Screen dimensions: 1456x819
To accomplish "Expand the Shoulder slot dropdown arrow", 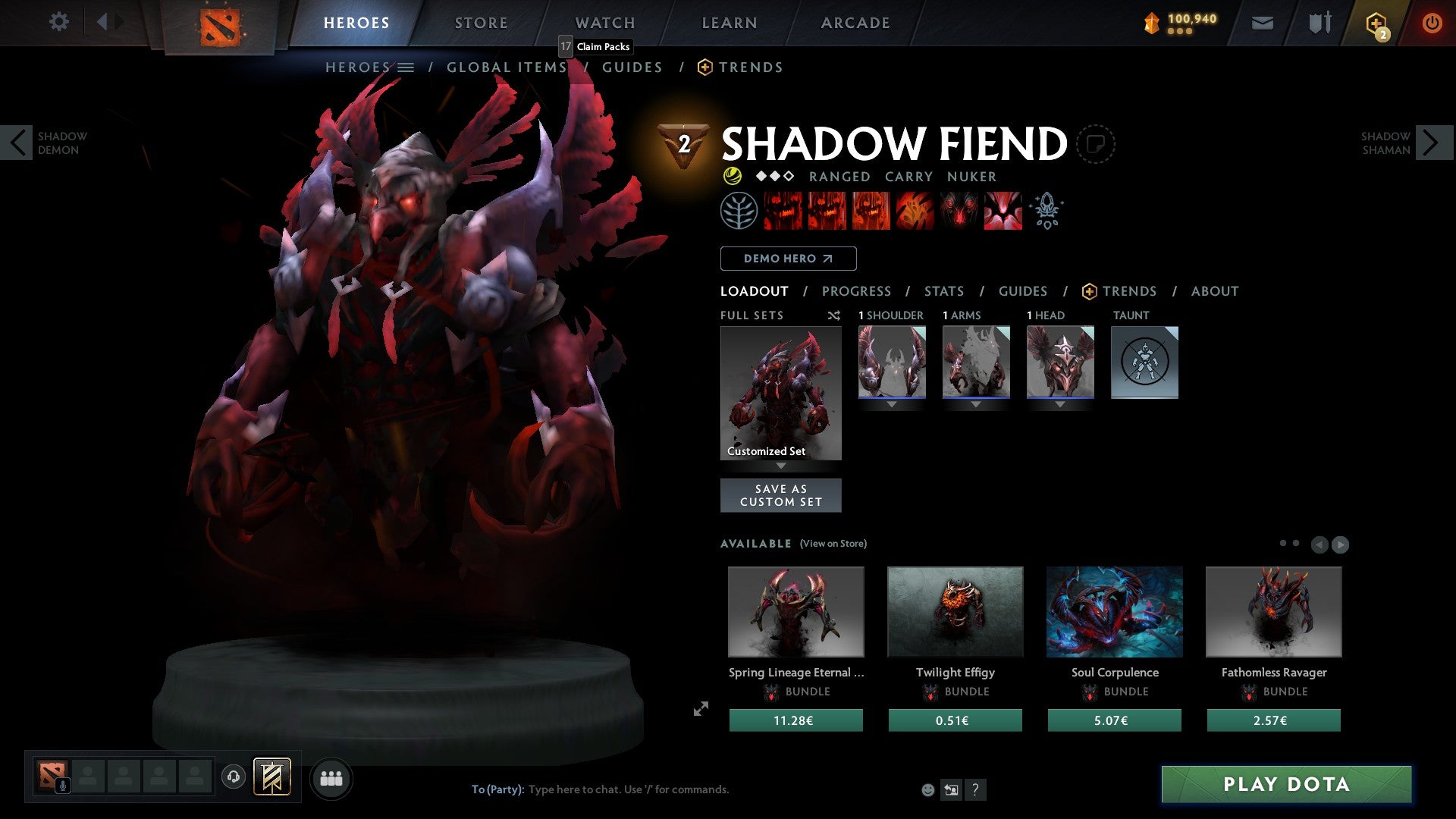I will point(891,404).
